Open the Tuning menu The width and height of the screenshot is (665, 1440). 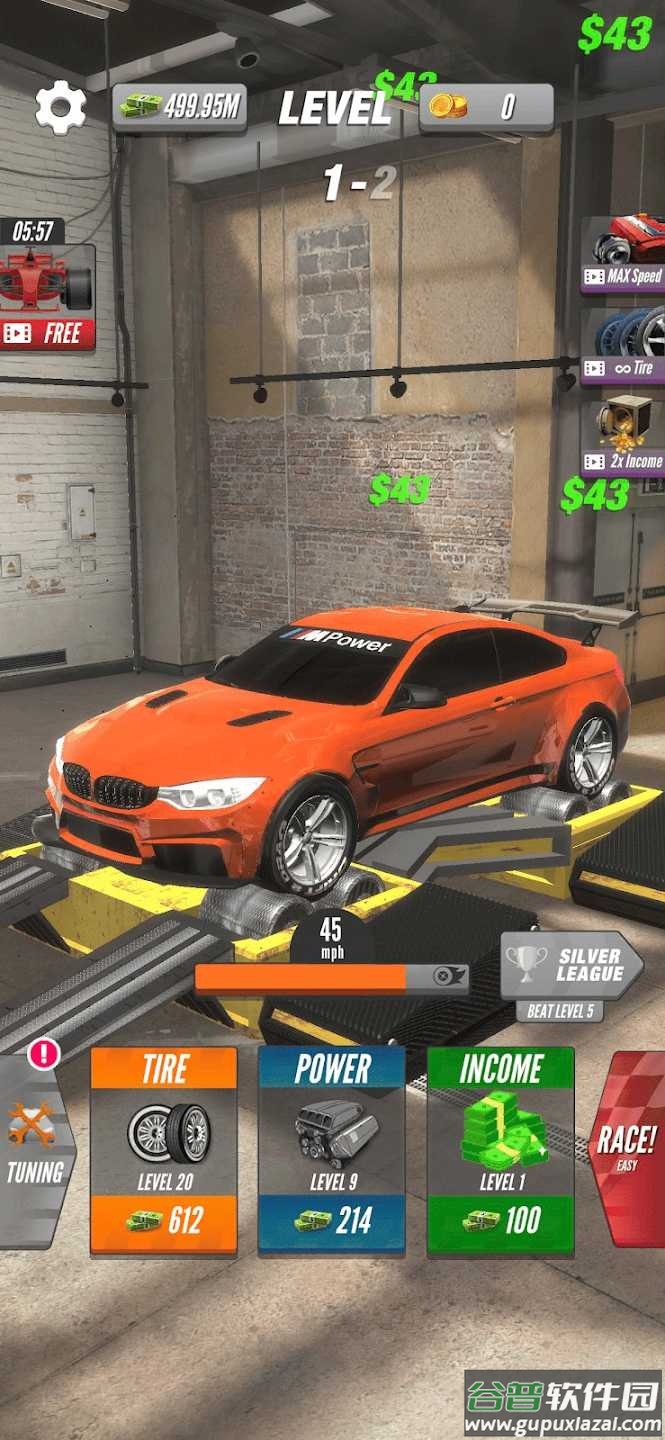tap(36, 1150)
